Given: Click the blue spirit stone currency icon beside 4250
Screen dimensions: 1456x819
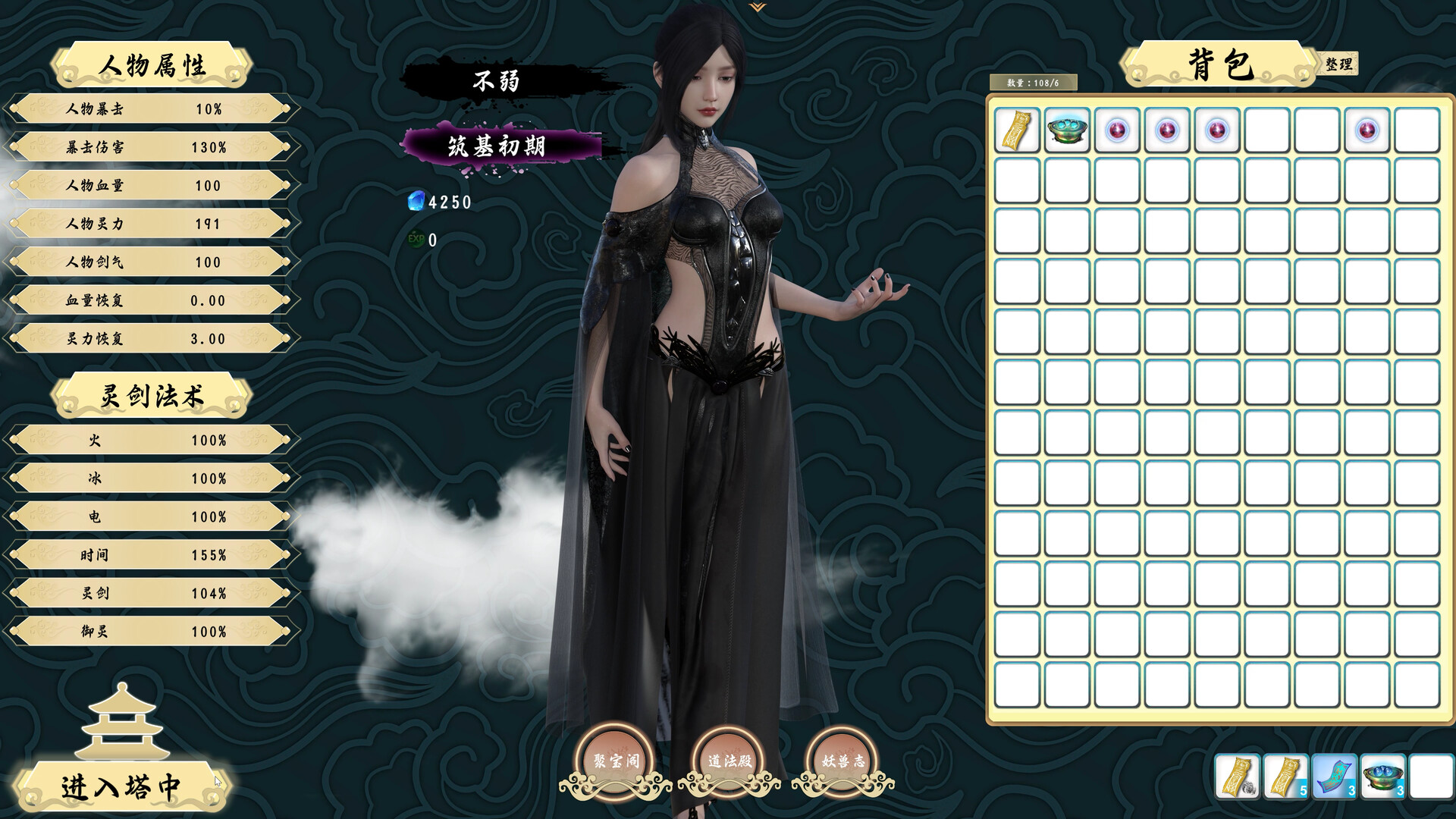Looking at the screenshot, I should 415,202.
